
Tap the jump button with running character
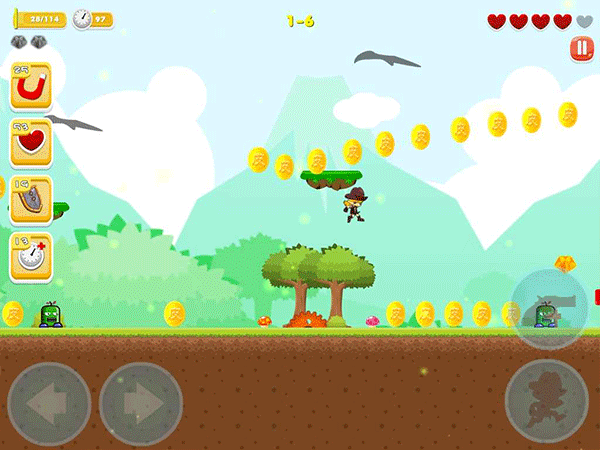click(x=546, y=399)
